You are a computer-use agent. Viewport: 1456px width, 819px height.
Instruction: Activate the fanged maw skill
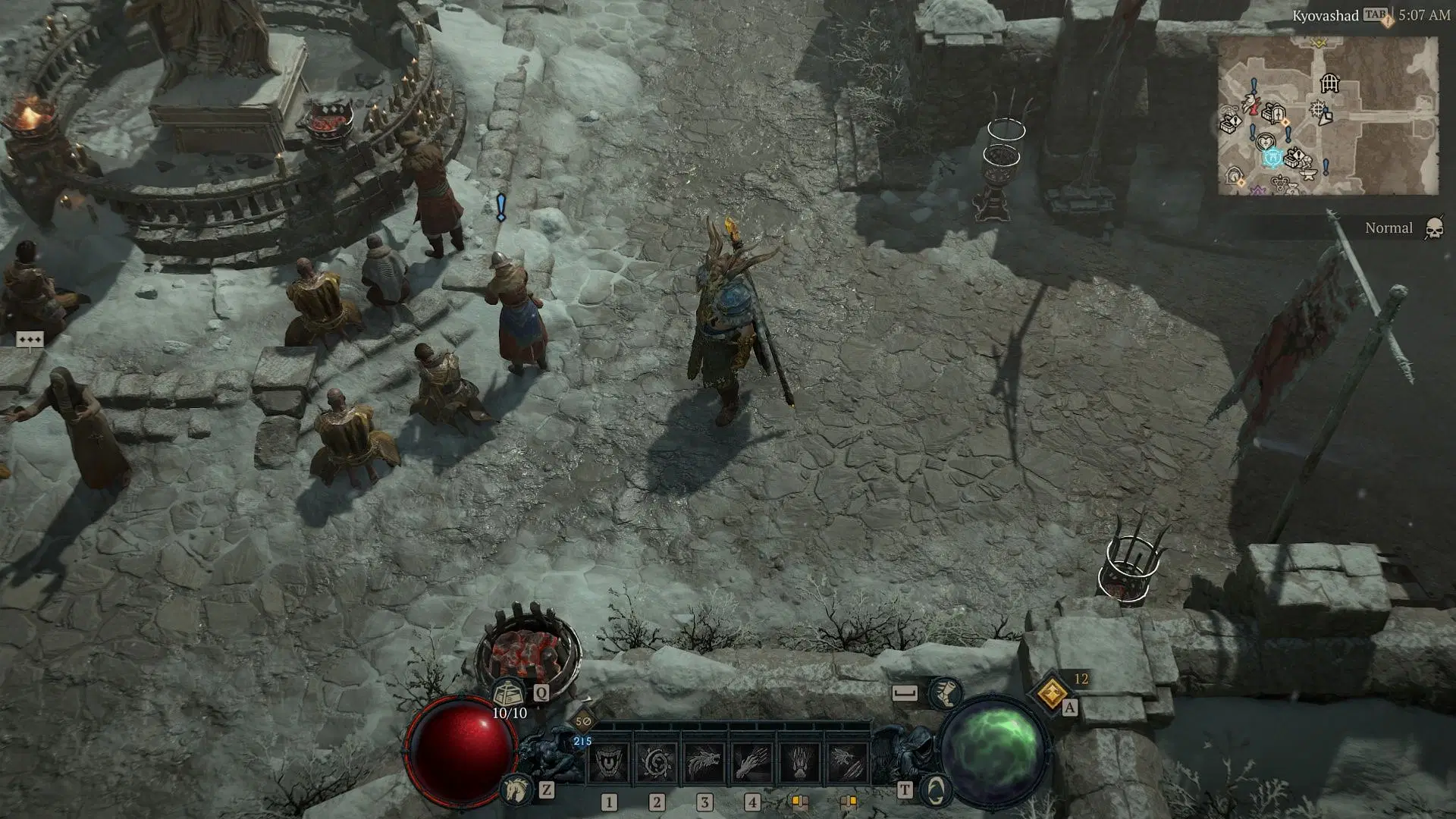pyautogui.click(x=608, y=761)
